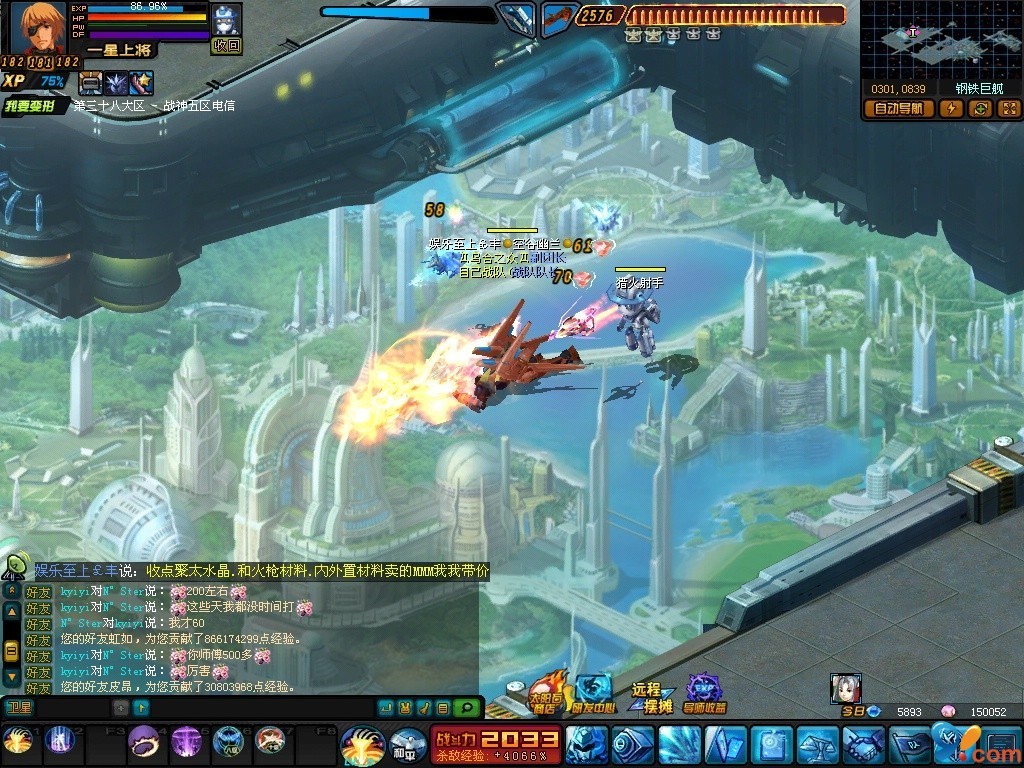Click the blue rifle weapon slot icon
Viewport: 1024px width, 768px height.
[517, 17]
